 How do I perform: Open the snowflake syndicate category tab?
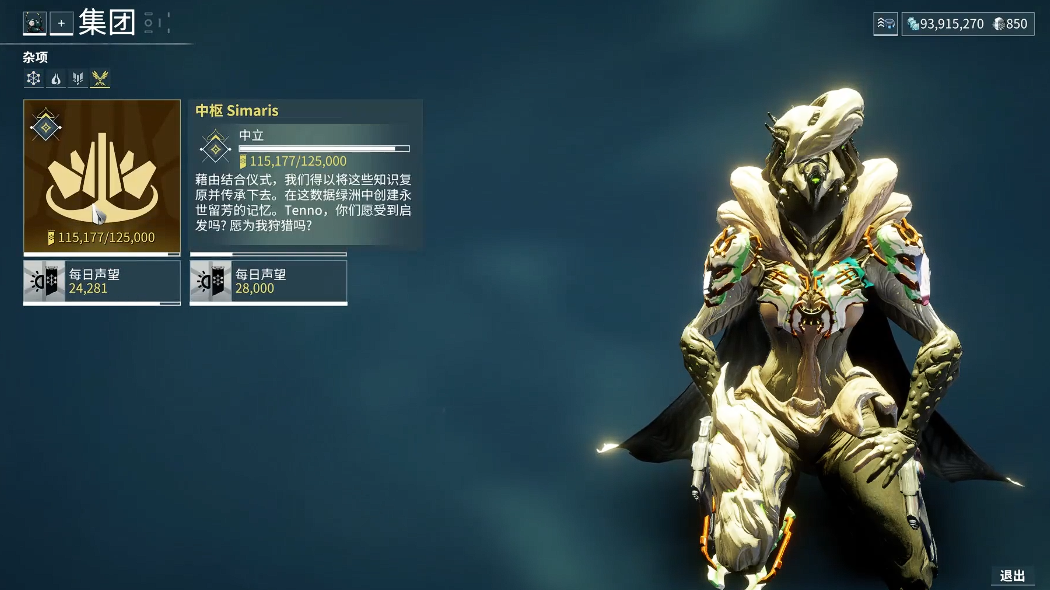(x=34, y=78)
